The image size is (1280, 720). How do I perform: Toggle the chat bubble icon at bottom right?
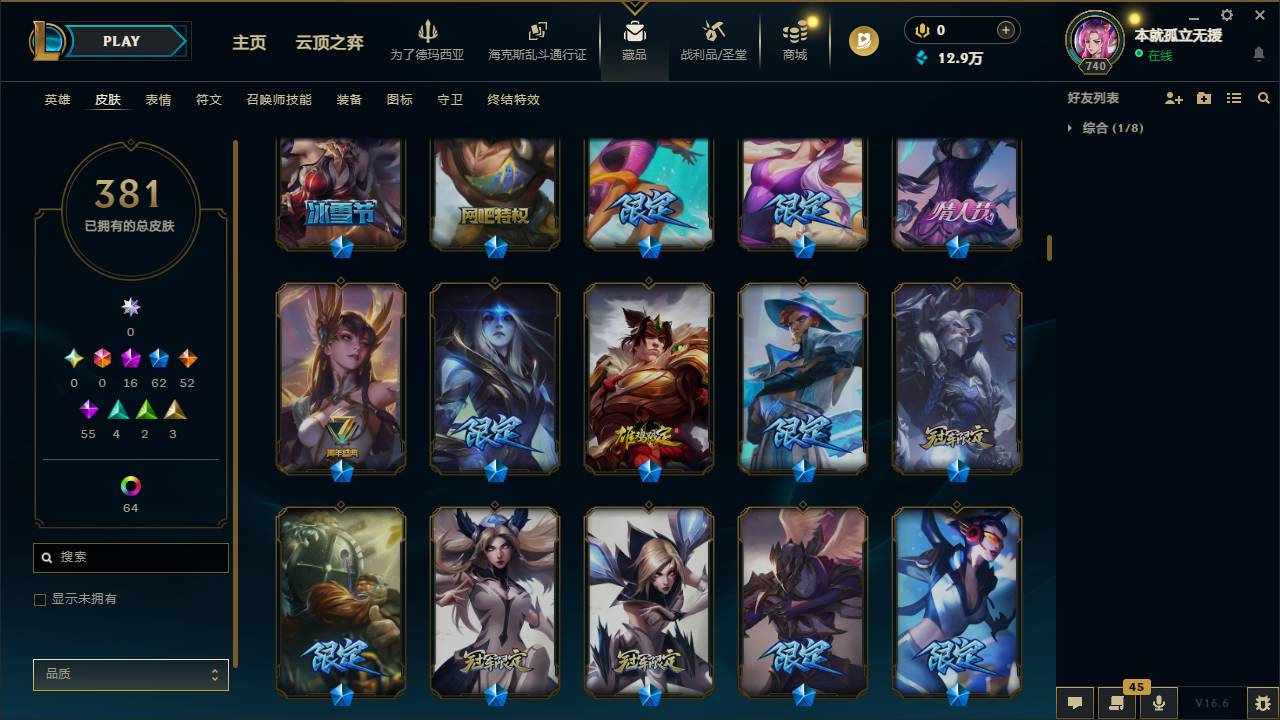tap(1073, 703)
